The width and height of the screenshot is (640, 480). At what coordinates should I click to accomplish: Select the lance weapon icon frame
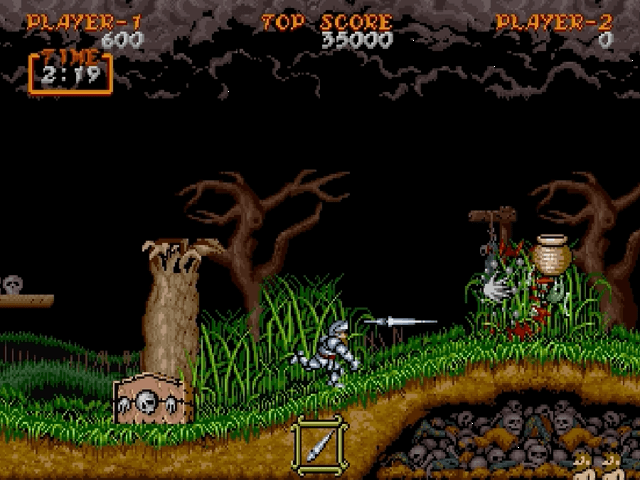tap(319, 443)
